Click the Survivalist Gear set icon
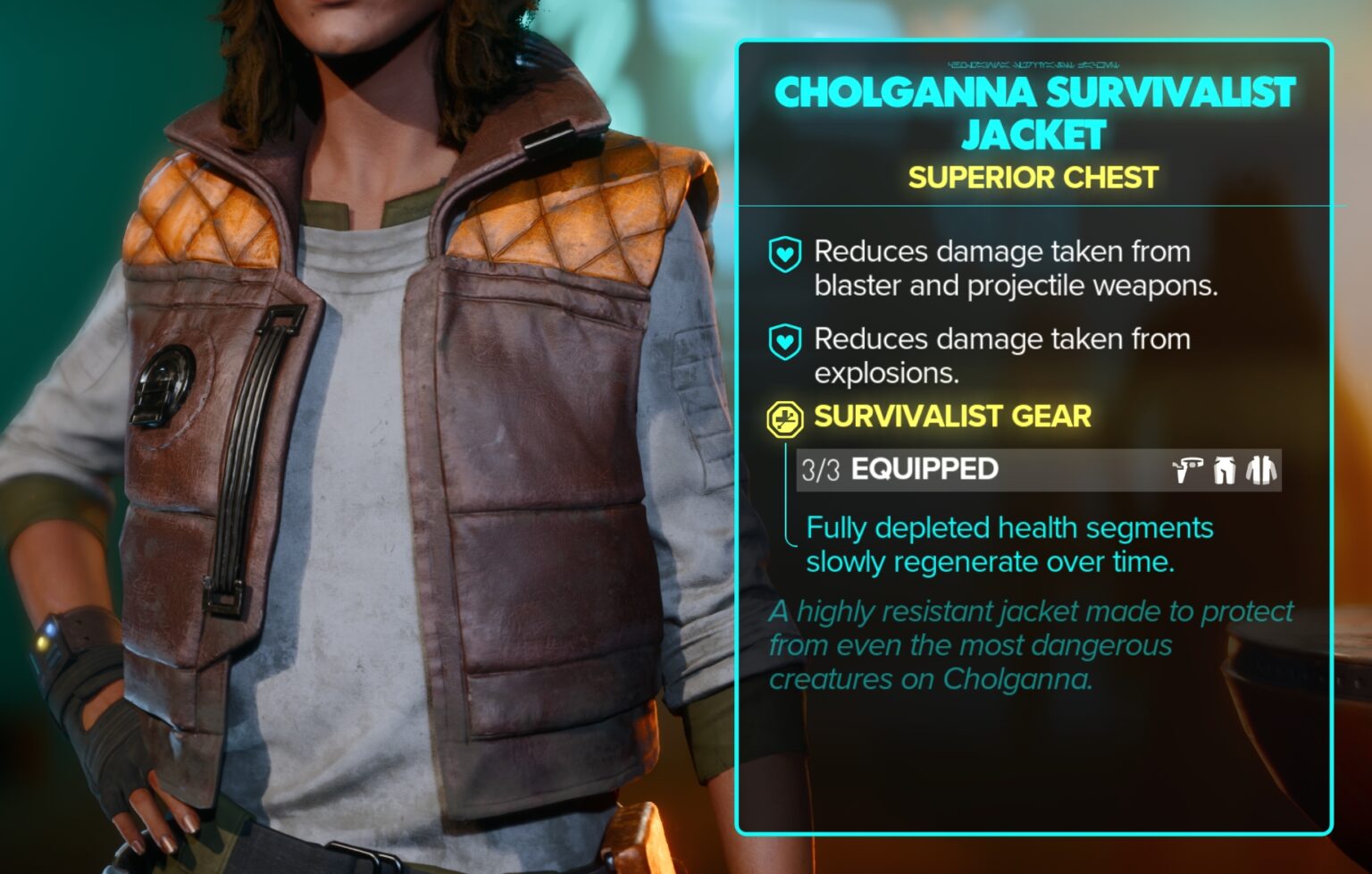This screenshot has width=1372, height=874. 784,418
